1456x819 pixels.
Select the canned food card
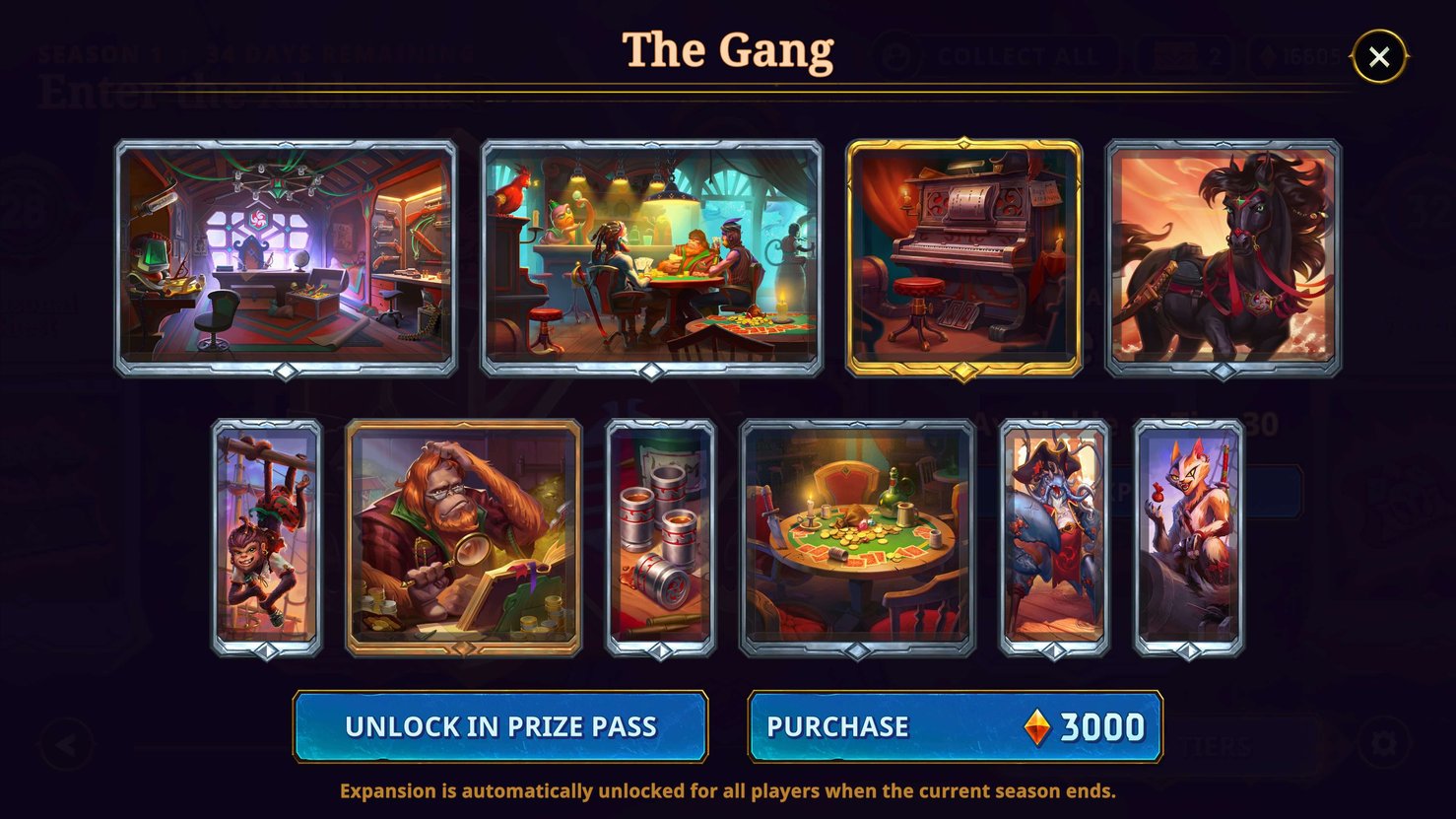659,537
